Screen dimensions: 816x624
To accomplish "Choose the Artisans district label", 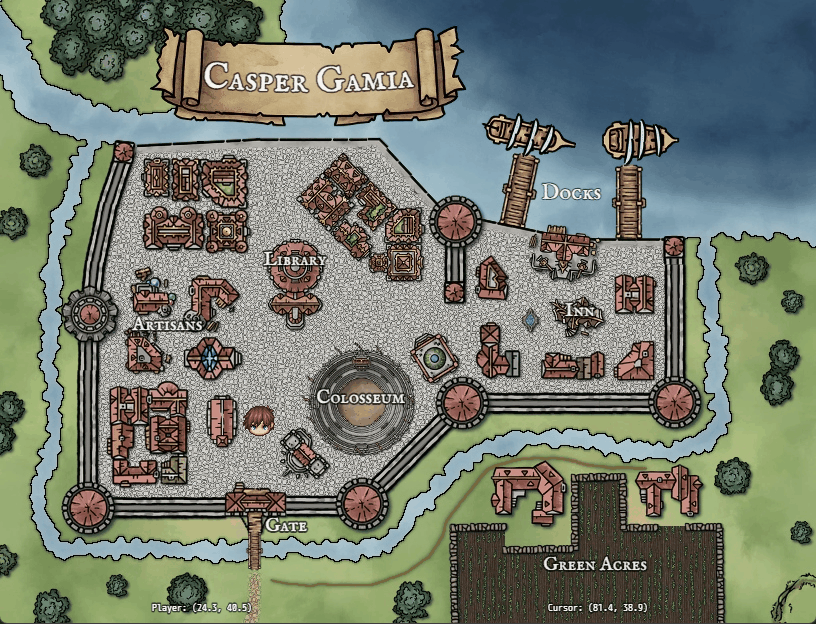I will click(x=168, y=325).
